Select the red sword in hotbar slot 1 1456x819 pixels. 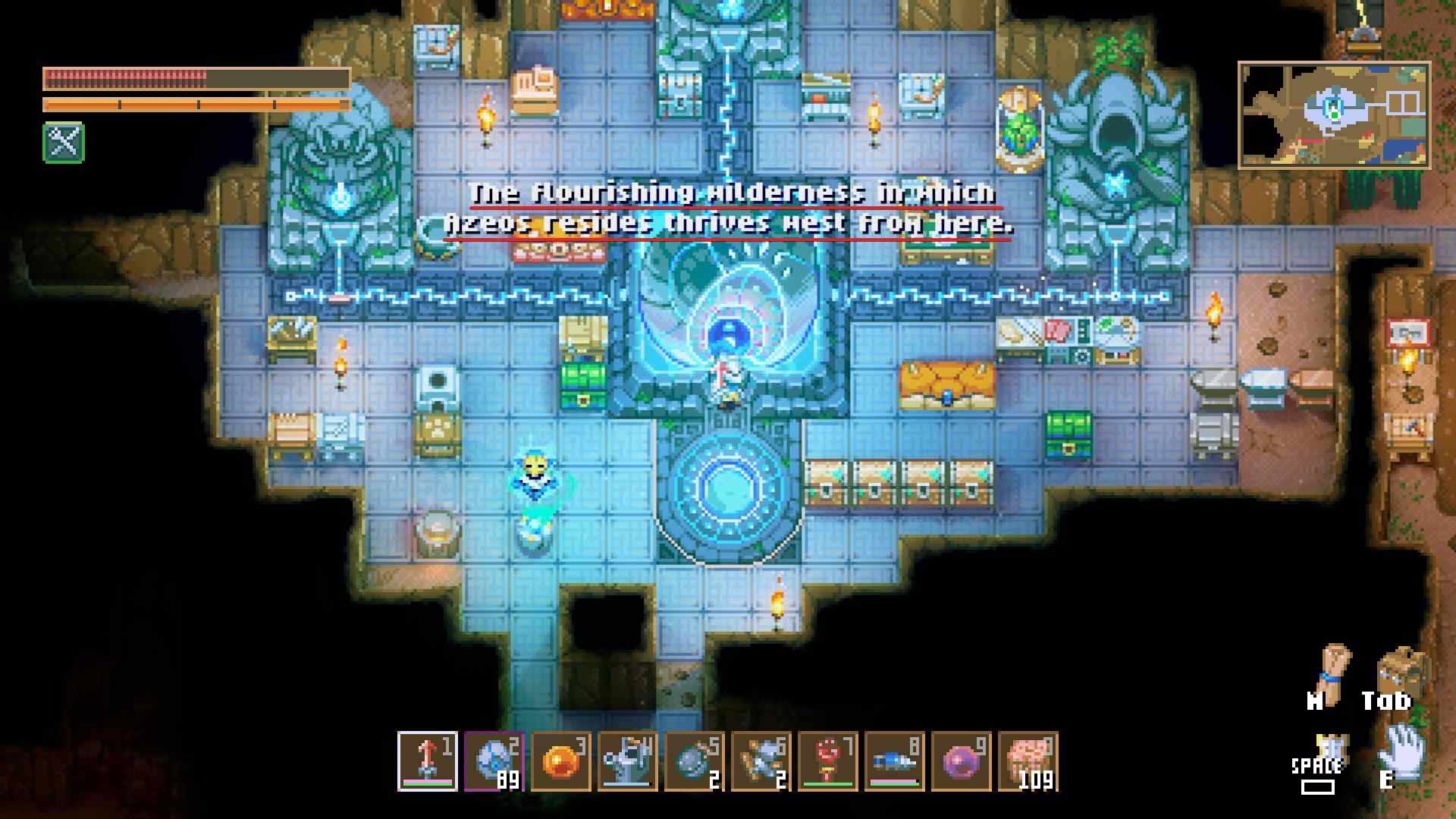[x=427, y=761]
